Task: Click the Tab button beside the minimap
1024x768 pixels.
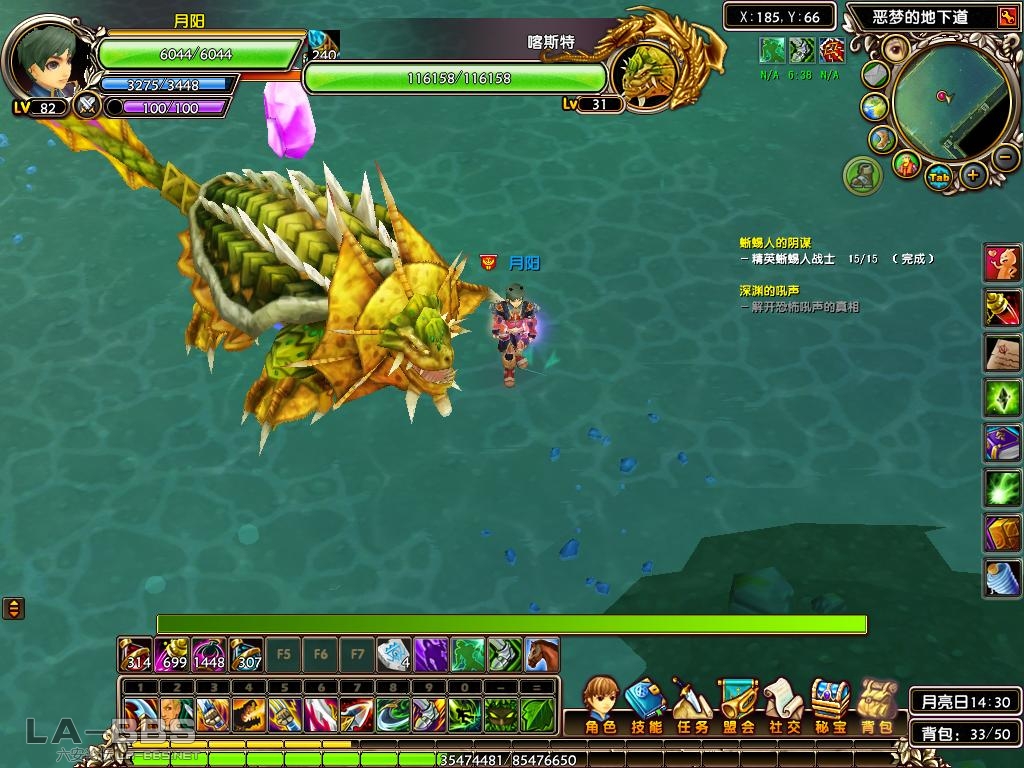Action: pyautogui.click(x=938, y=178)
